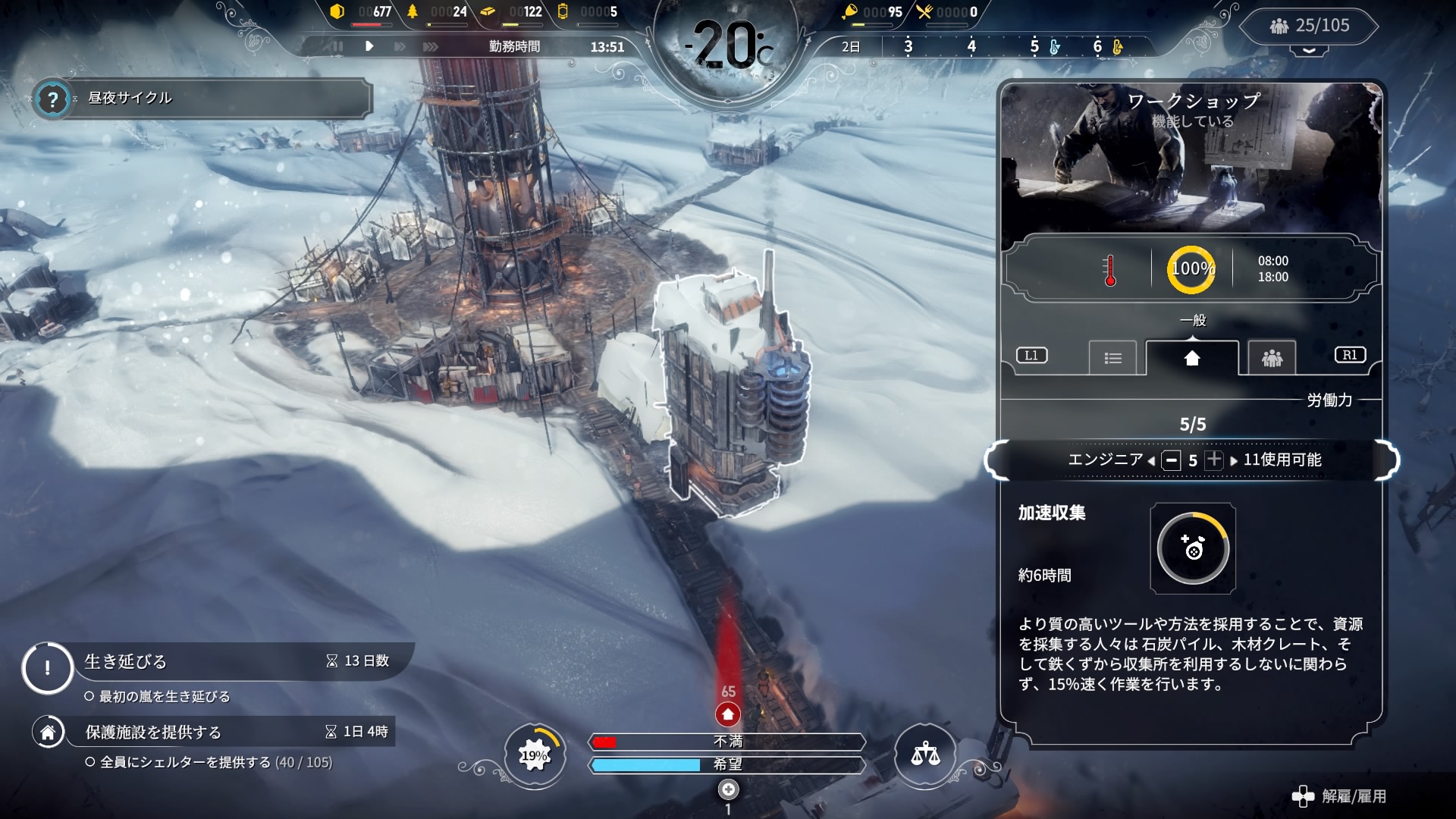Open the 昼夜サイクル help tip
Viewport: 1456px width, 819px height.
(x=52, y=99)
